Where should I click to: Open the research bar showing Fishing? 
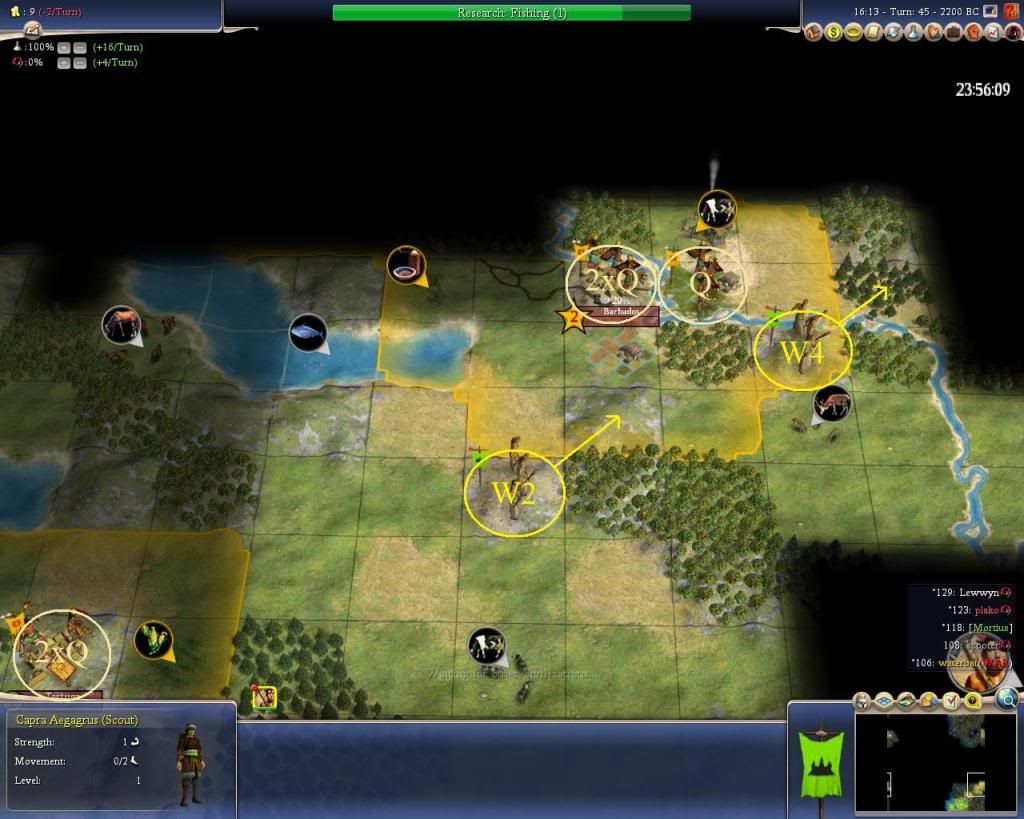click(x=511, y=13)
